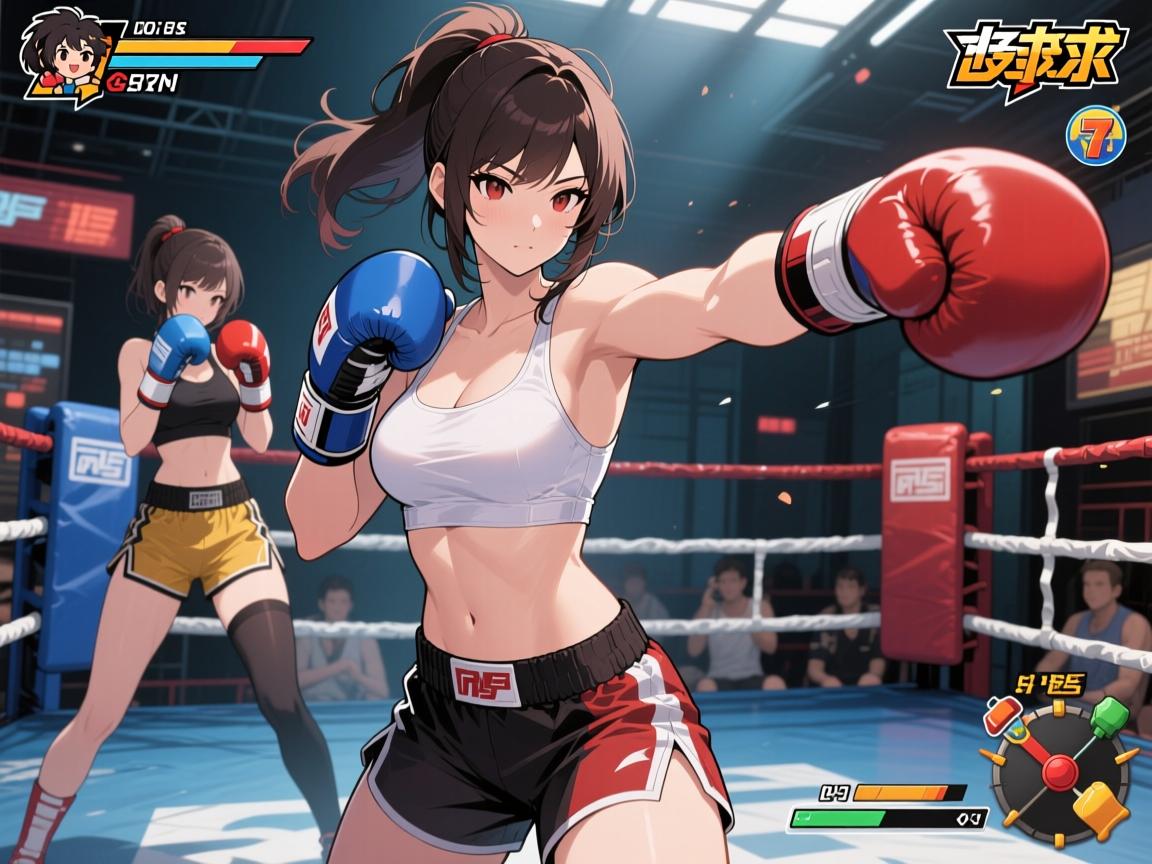Hit the red center button of the action wheel

[1059, 770]
